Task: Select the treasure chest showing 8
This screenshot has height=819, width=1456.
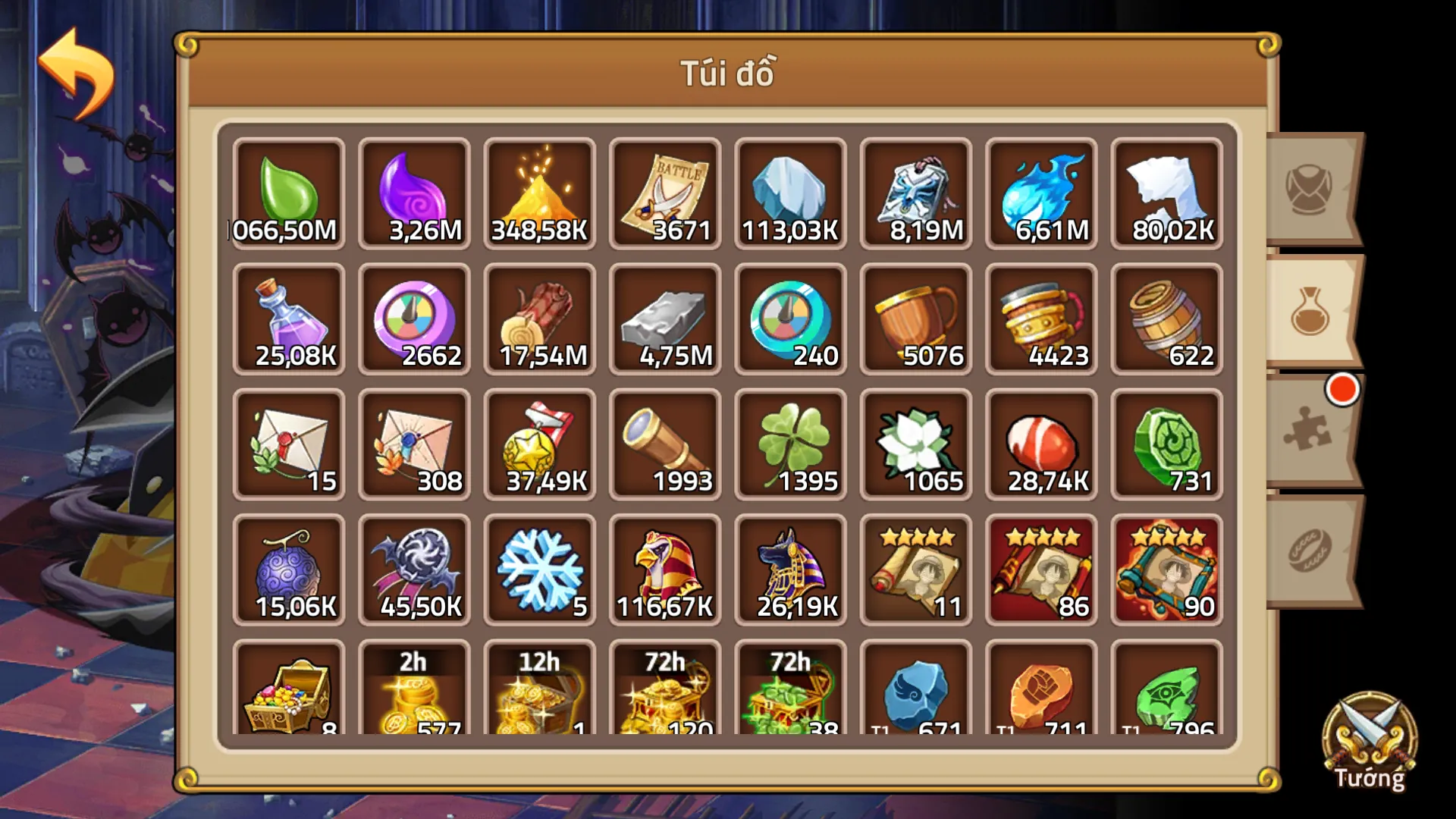Action: pos(289,694)
